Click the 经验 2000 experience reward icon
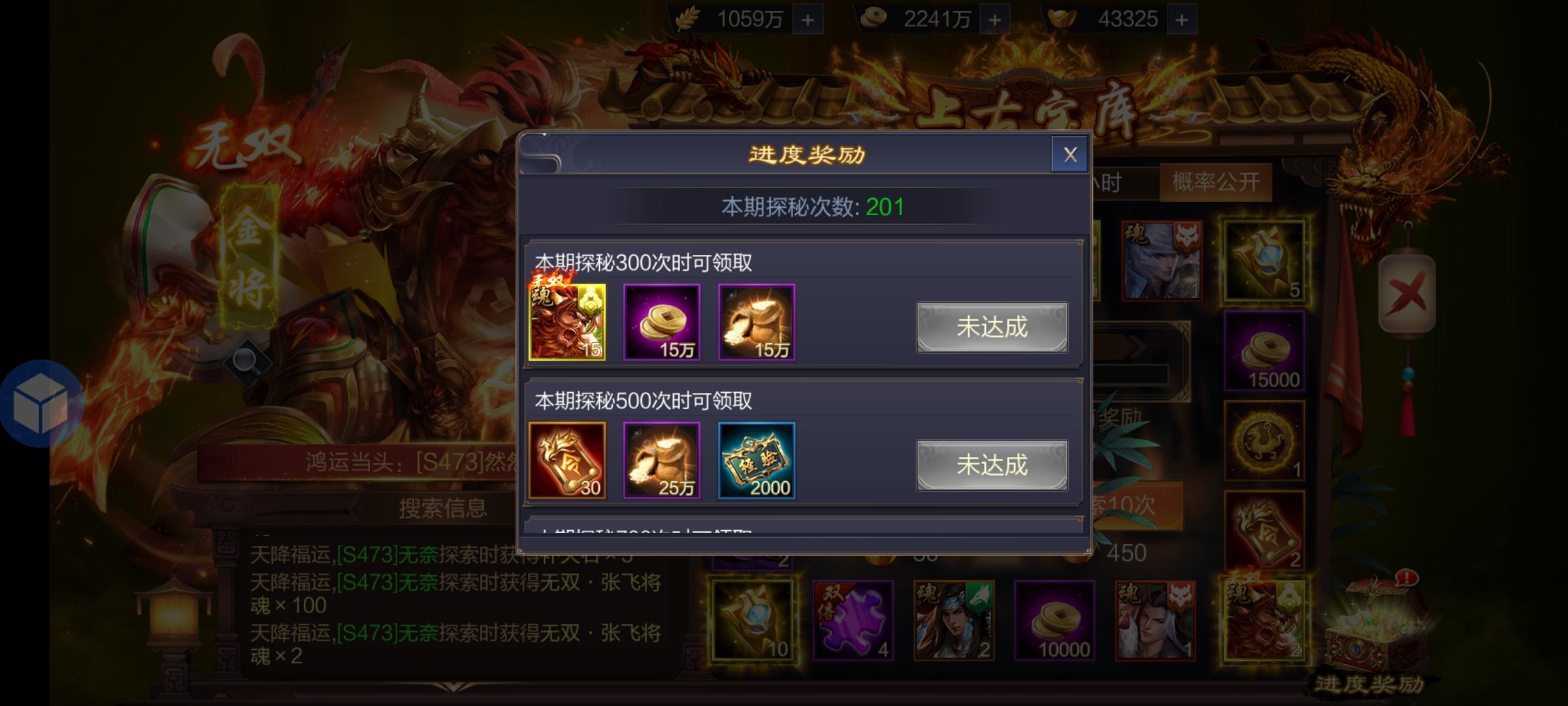The height and width of the screenshot is (706, 1568). 757,461
